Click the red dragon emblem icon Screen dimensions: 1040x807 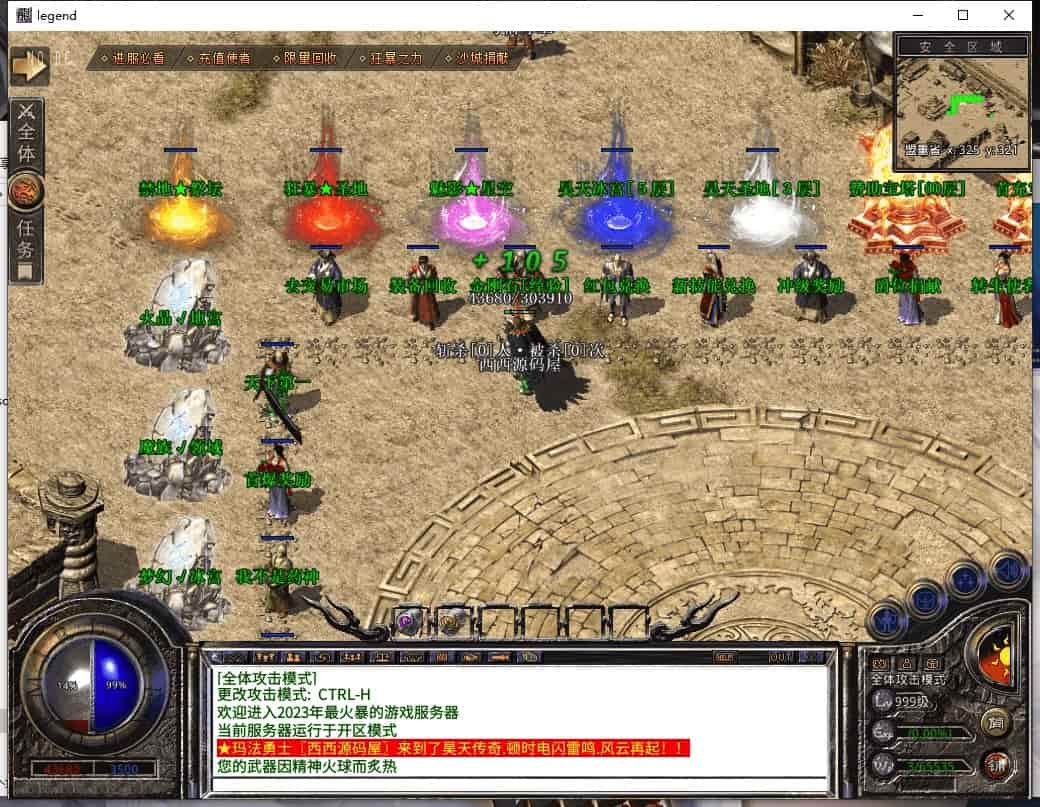(25, 191)
